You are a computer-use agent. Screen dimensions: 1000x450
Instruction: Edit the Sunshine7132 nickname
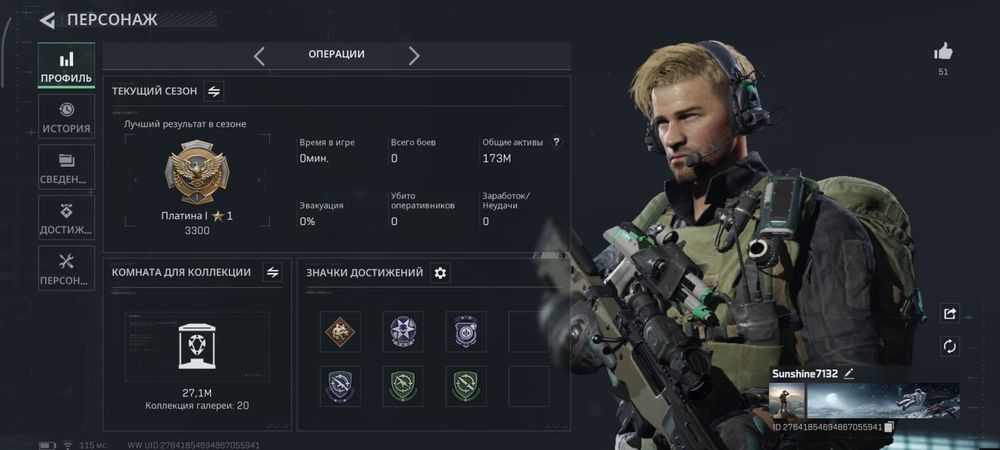[849, 373]
